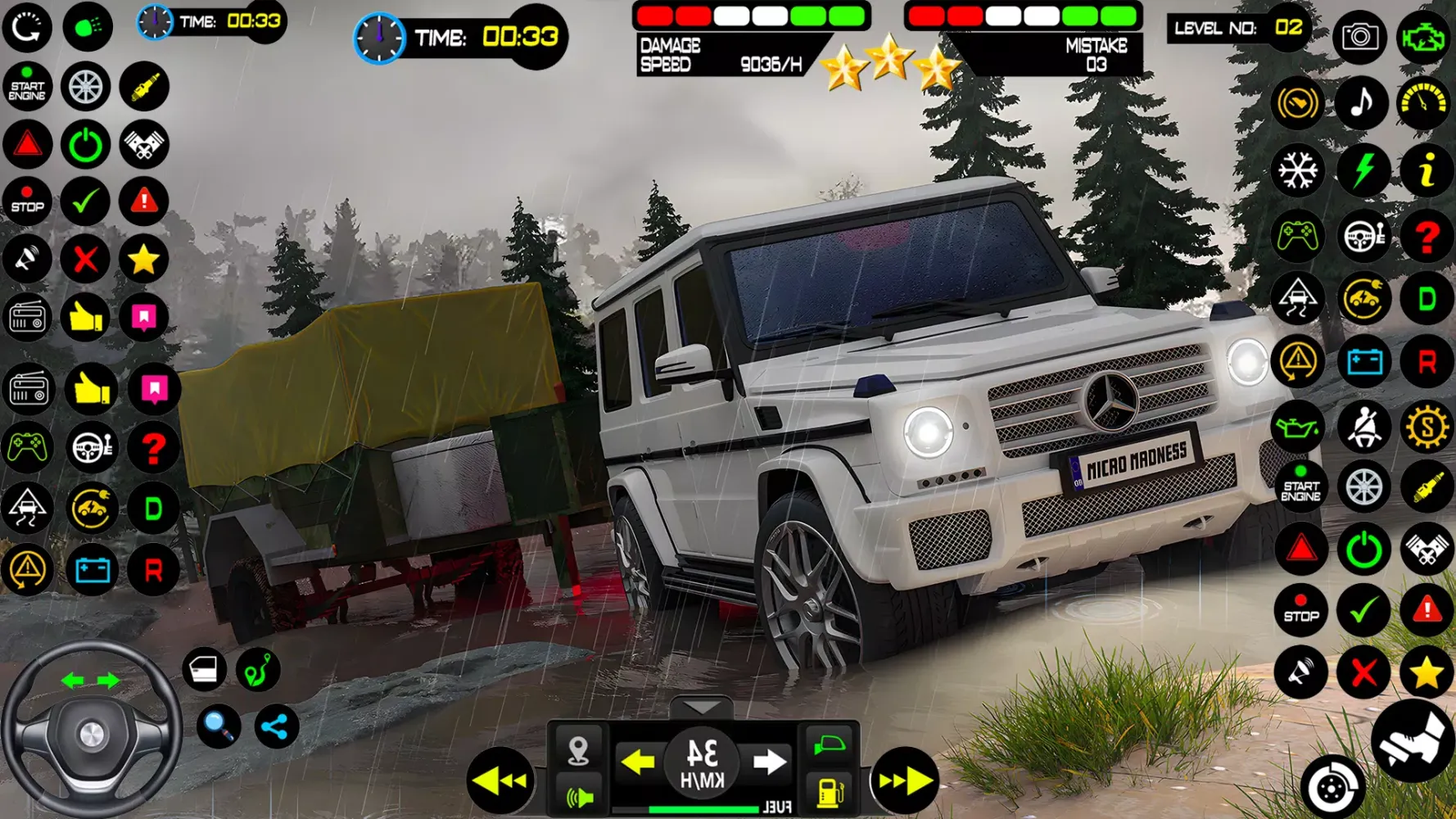Open the car door icon
This screenshot has width=1456, height=819.
click(203, 670)
